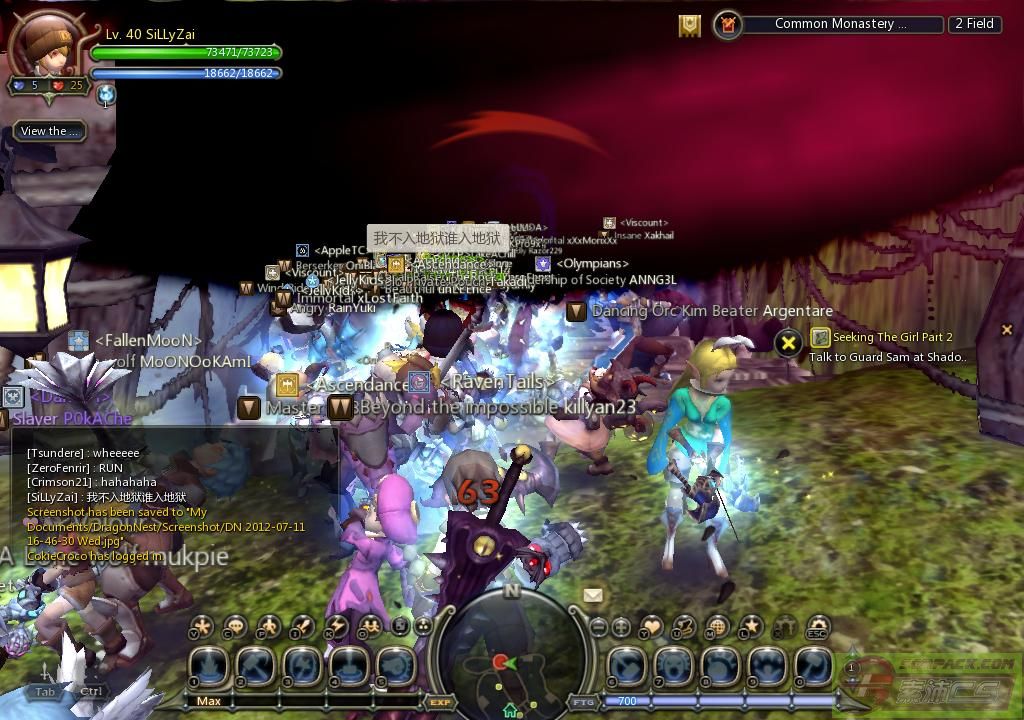The height and width of the screenshot is (720, 1024).
Task: Open the heart social menu icon
Action: 651,627
